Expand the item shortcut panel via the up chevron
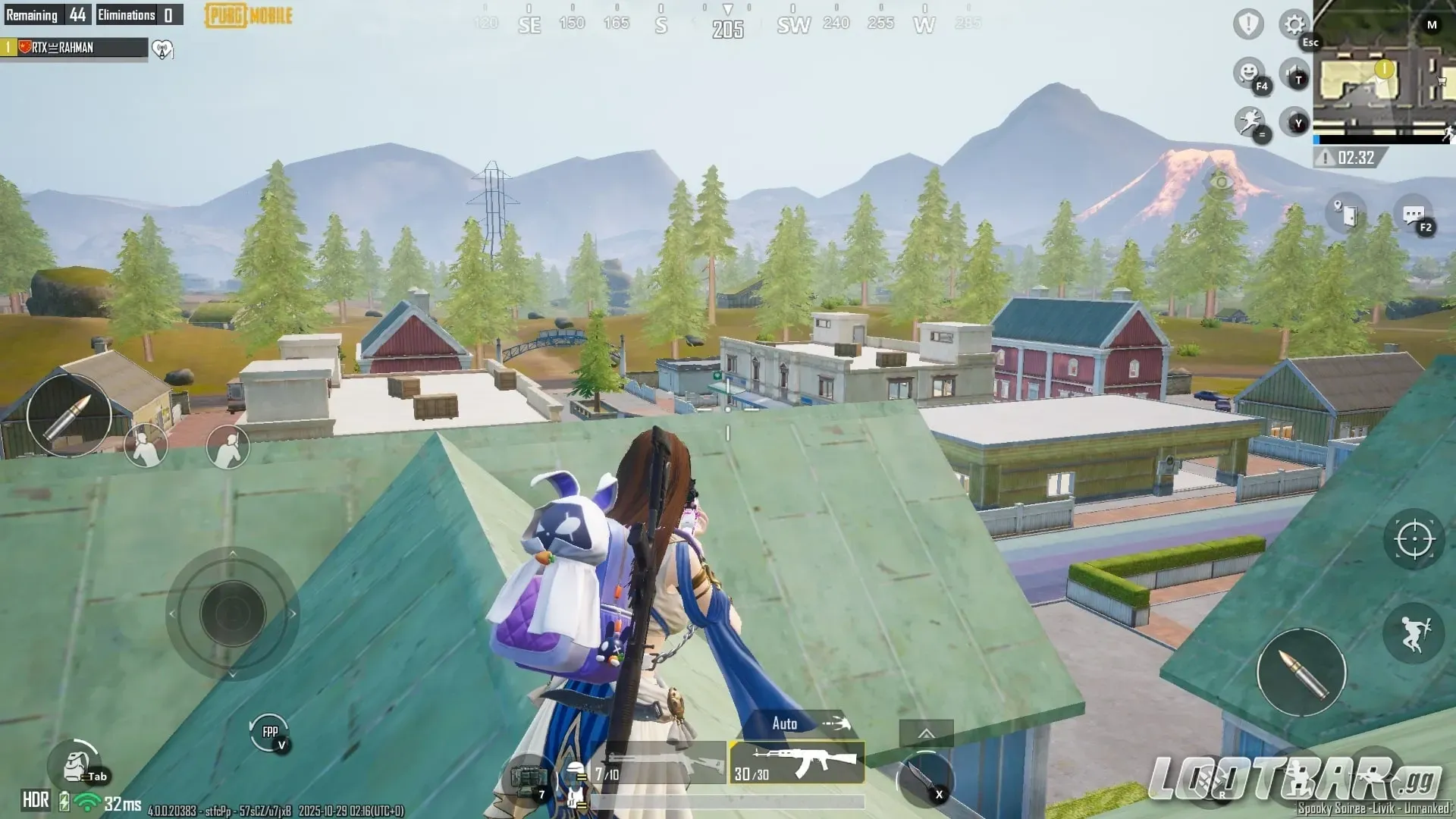1456x819 pixels. tap(925, 733)
